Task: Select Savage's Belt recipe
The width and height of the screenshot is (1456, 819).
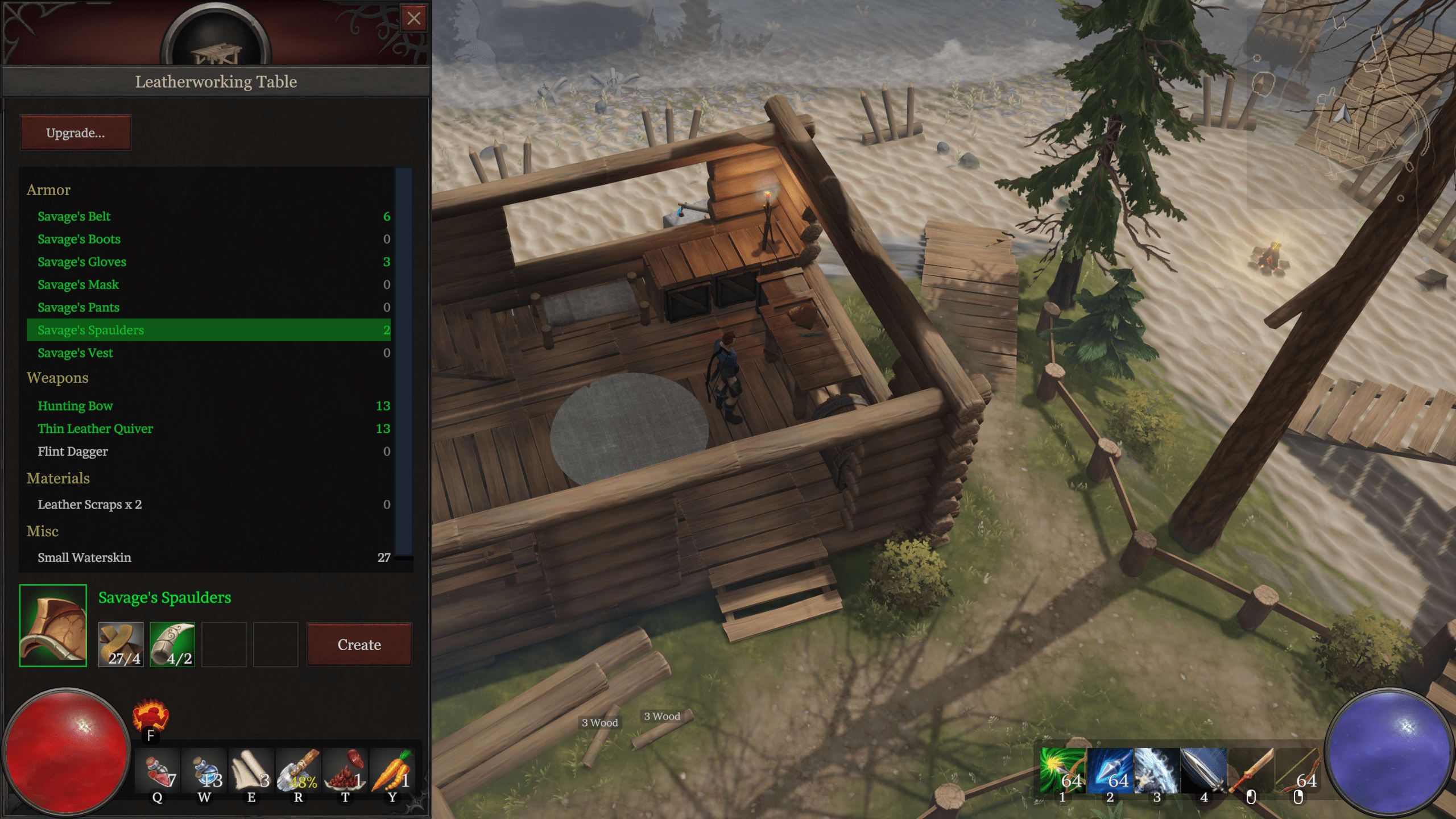Action: tap(74, 216)
